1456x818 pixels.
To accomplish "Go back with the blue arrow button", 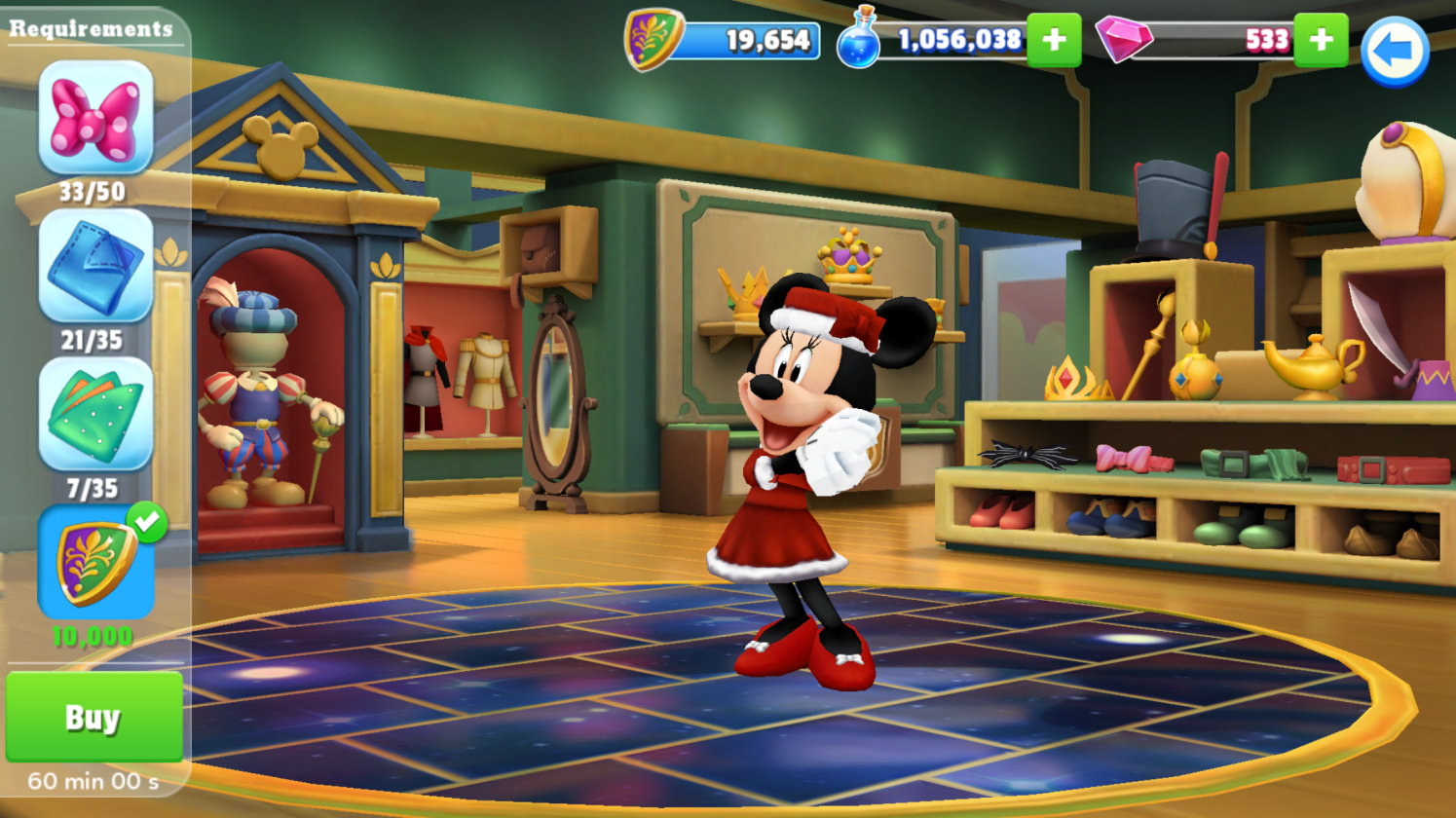I will [x=1394, y=52].
